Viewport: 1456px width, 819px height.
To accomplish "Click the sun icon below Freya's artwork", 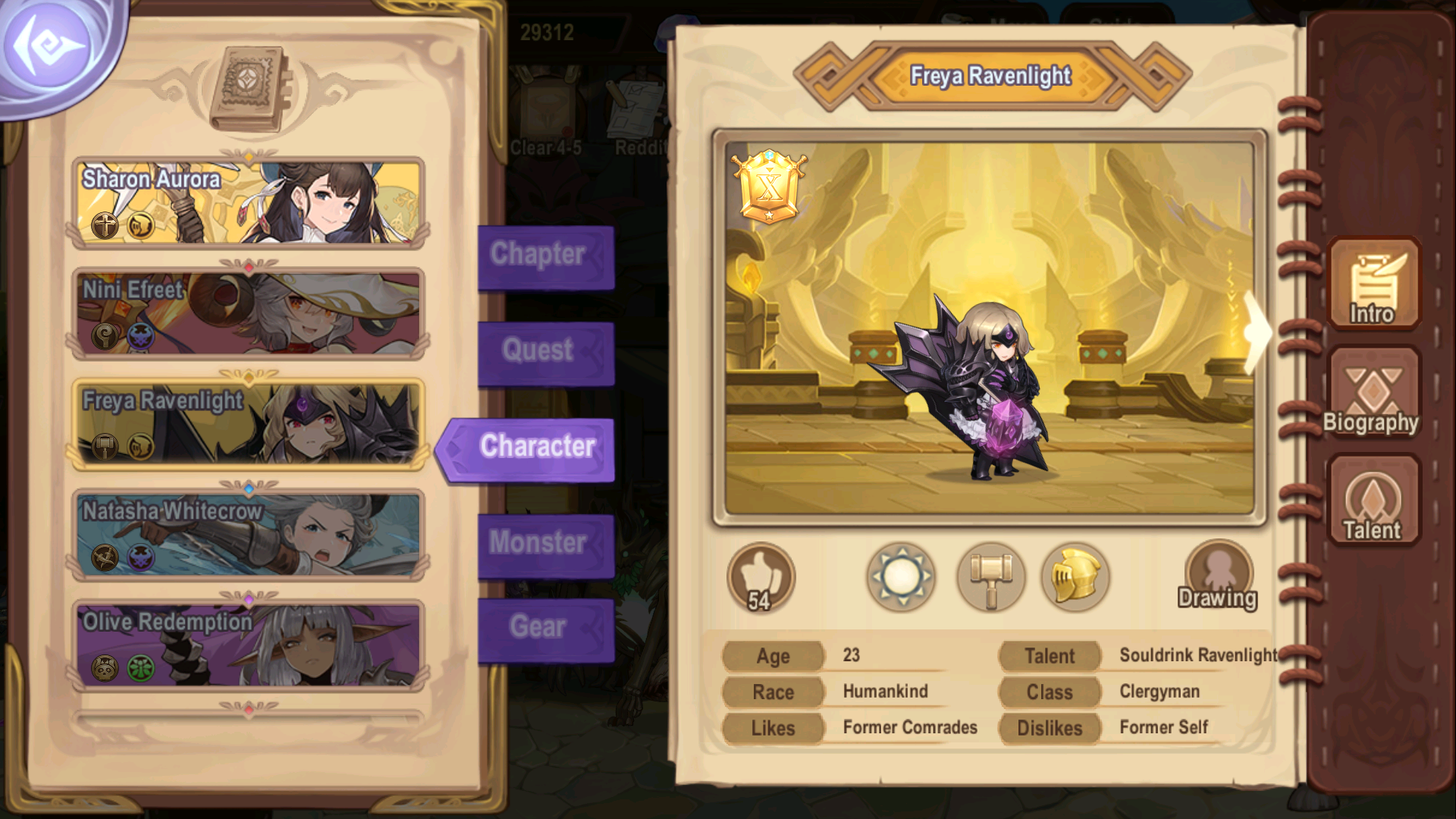I will (x=901, y=577).
